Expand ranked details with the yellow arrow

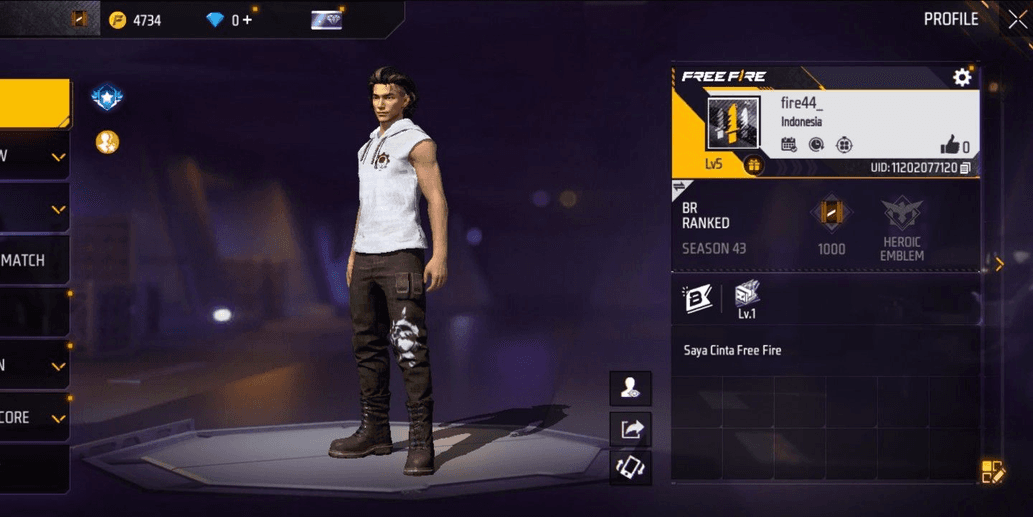click(x=999, y=264)
